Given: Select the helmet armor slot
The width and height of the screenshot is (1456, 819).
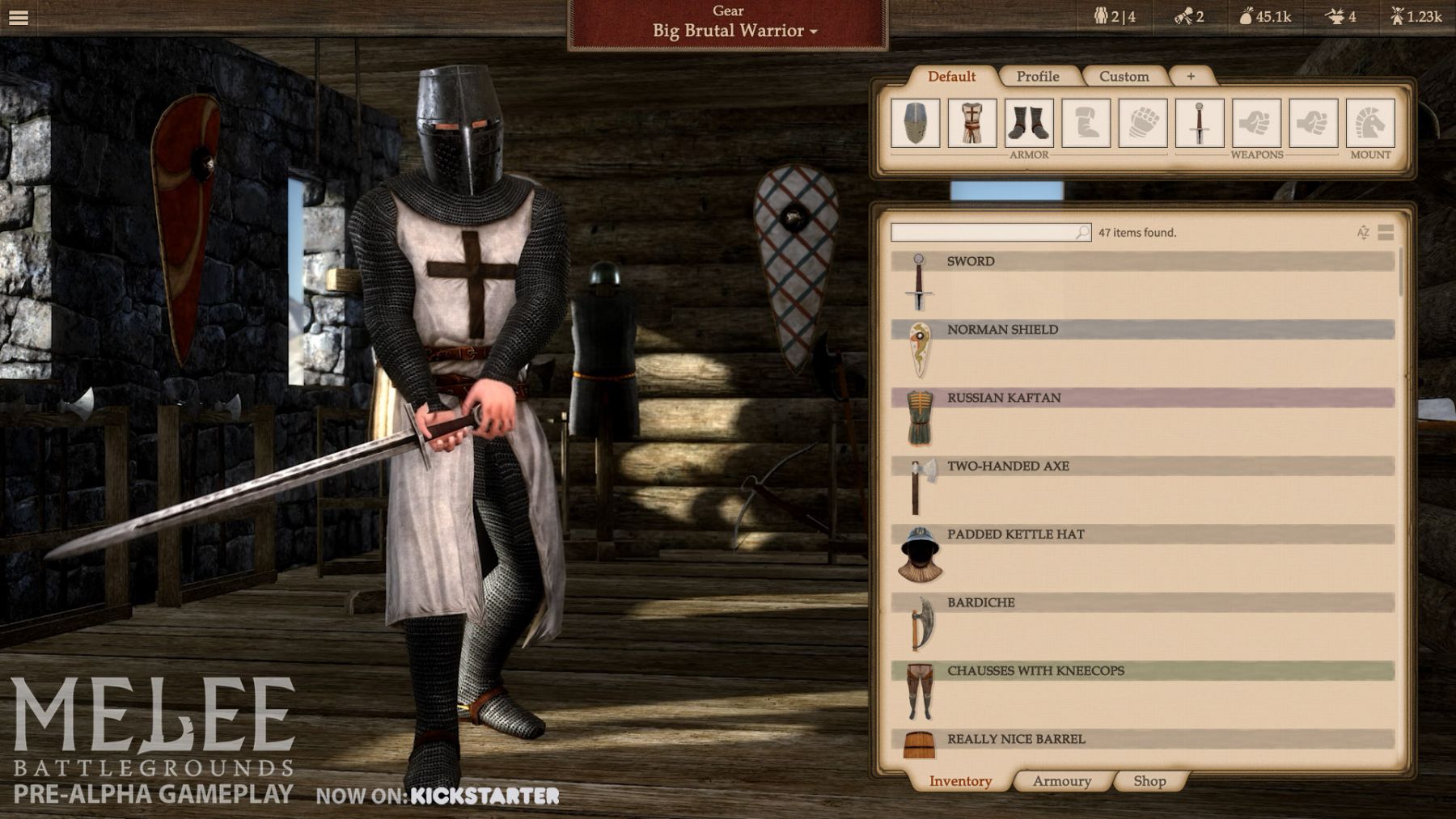Looking at the screenshot, I should click(916, 123).
